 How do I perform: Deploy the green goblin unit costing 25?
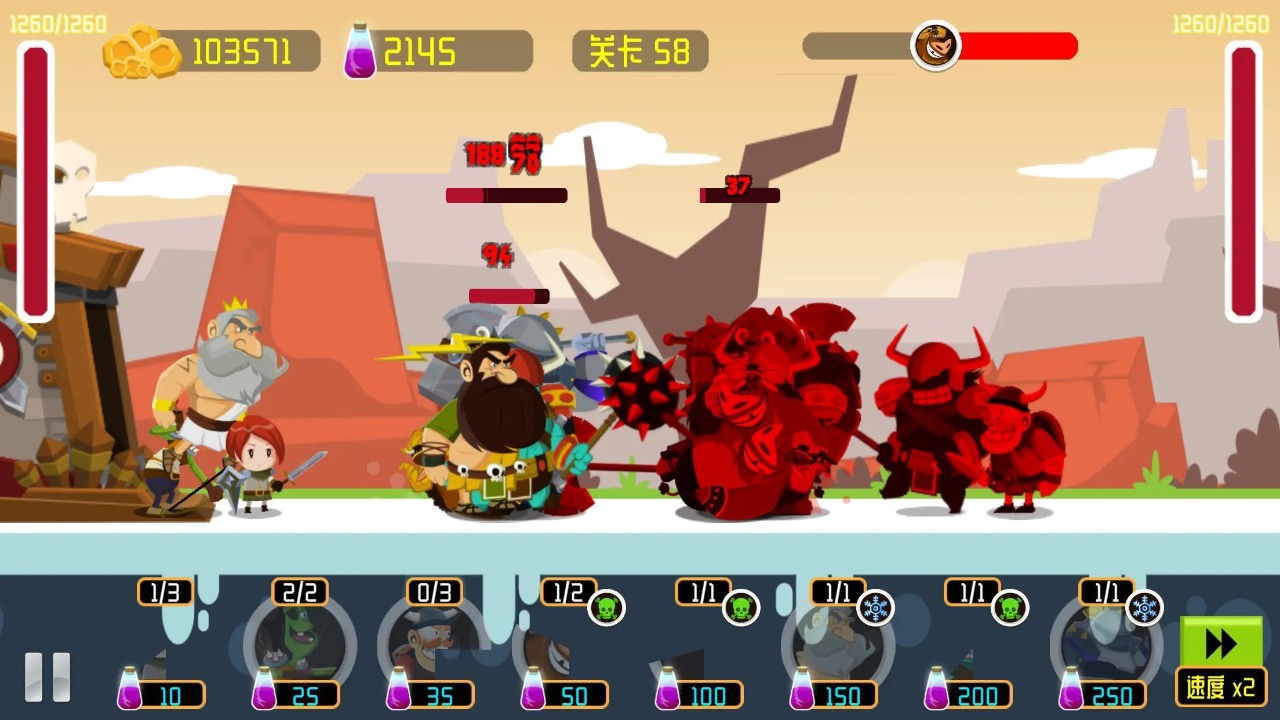(299, 646)
